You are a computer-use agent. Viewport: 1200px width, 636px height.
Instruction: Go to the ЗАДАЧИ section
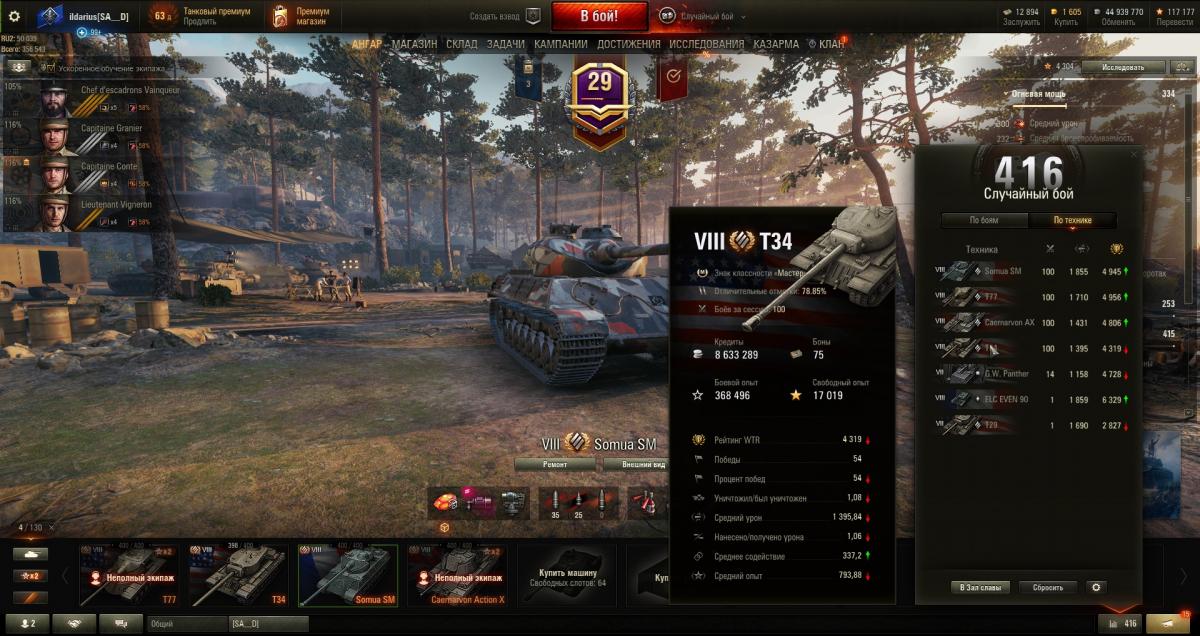click(506, 44)
